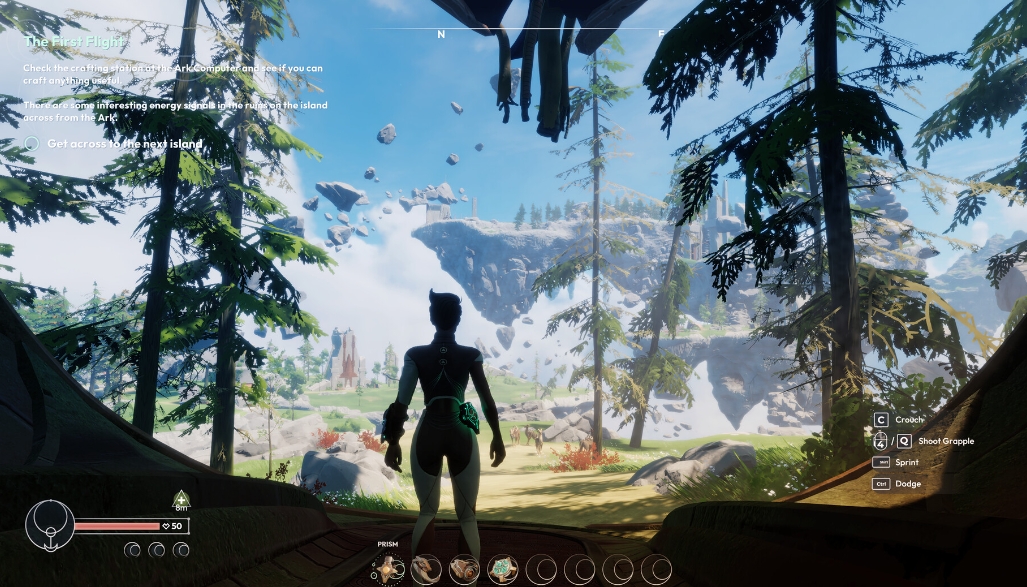This screenshot has width=1027, height=587.
Task: Click the anchor emblem beside the health bar
Action: (48, 522)
